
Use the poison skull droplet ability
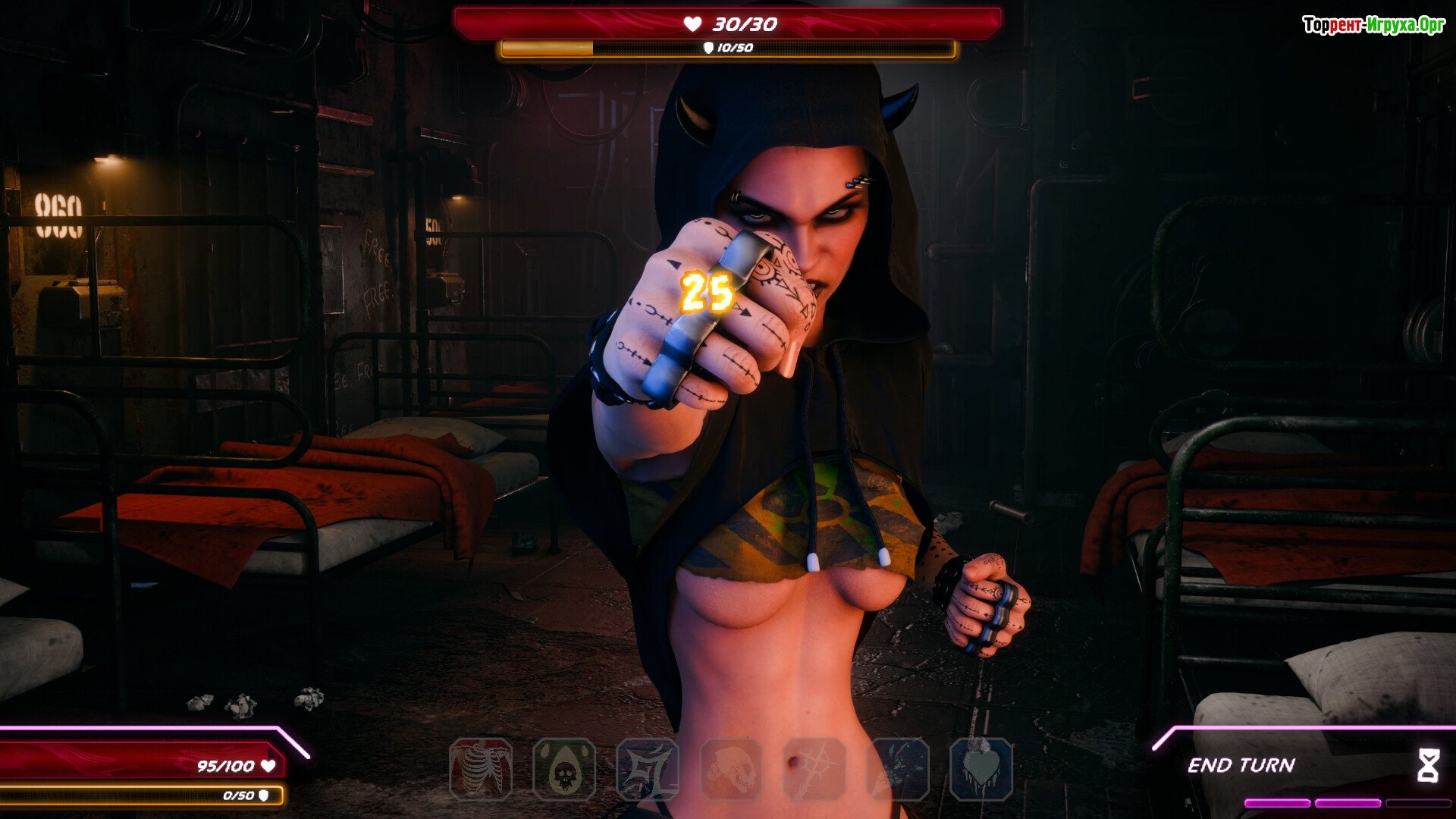pos(564,769)
